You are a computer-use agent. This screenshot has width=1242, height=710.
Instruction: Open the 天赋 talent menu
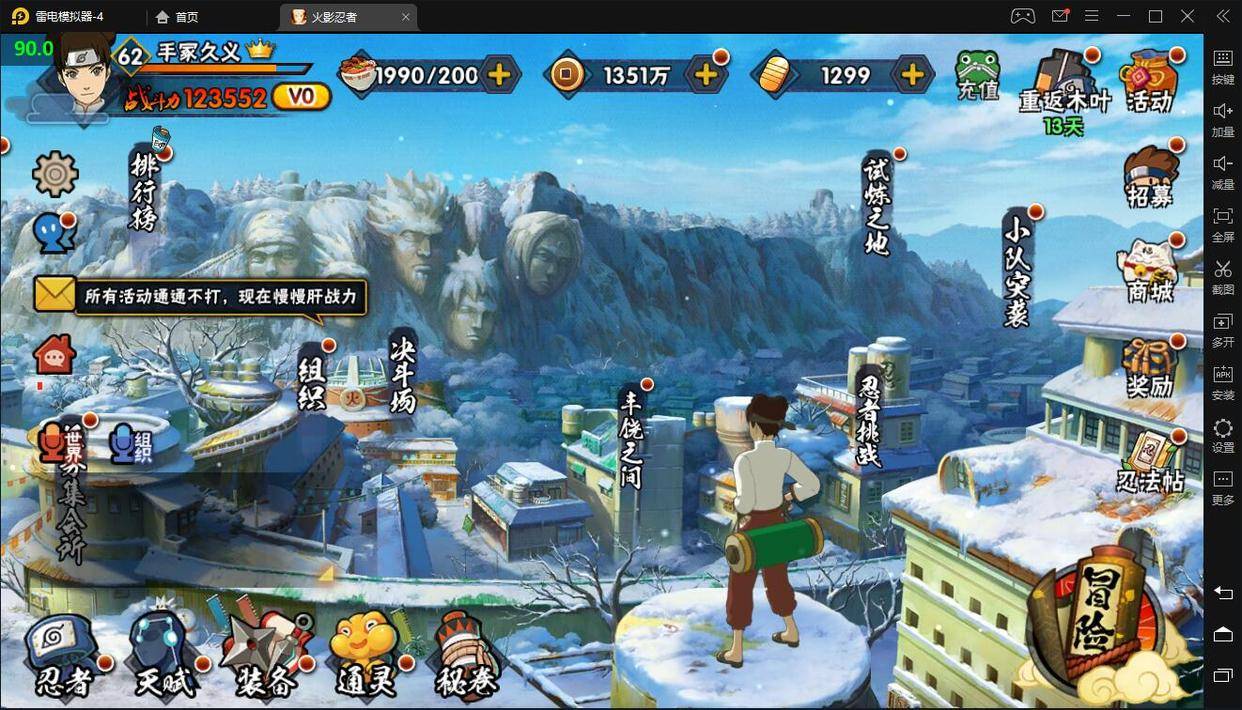[x=165, y=655]
